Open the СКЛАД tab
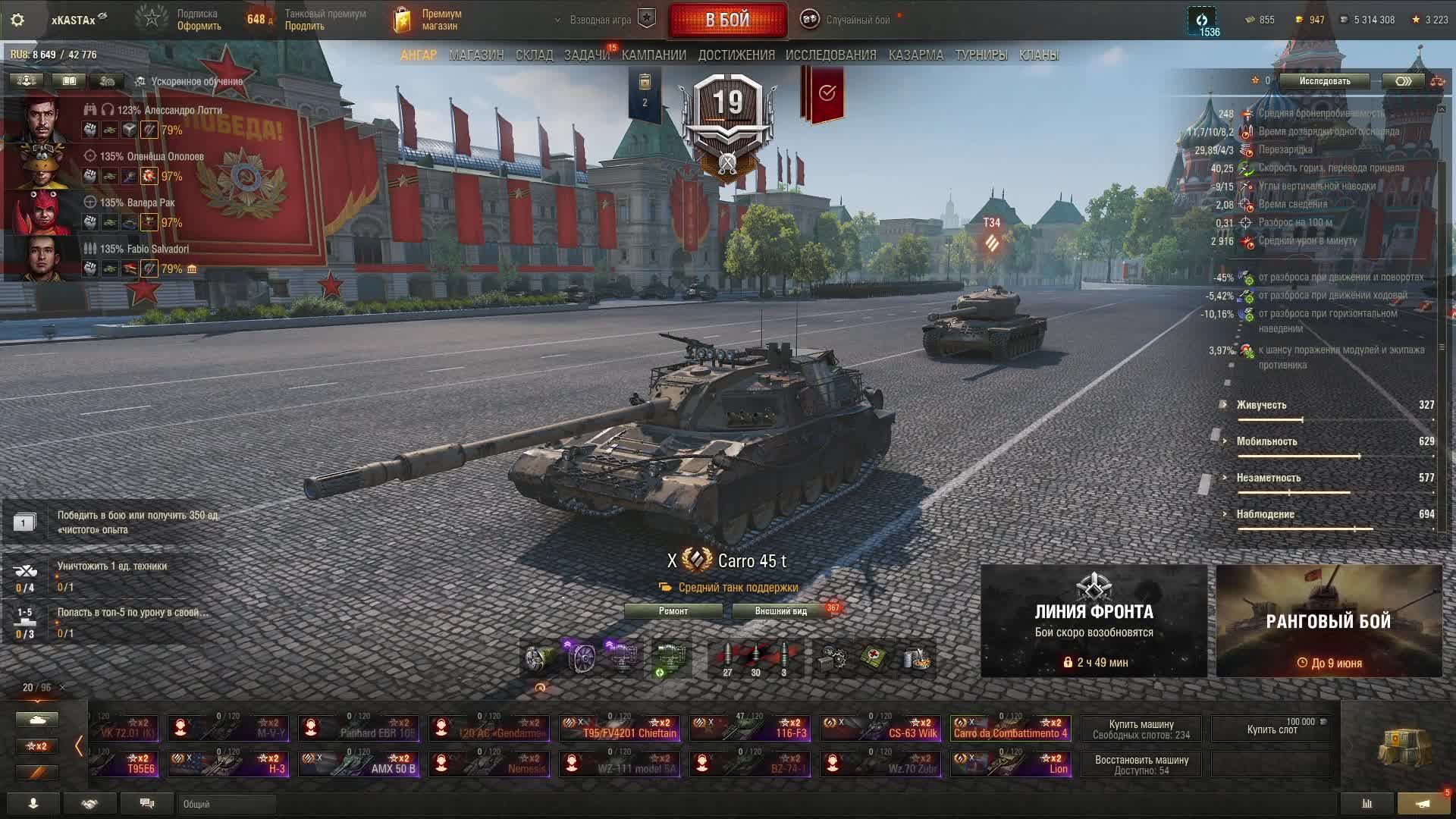Screen dimensions: 1456x819 534,55
